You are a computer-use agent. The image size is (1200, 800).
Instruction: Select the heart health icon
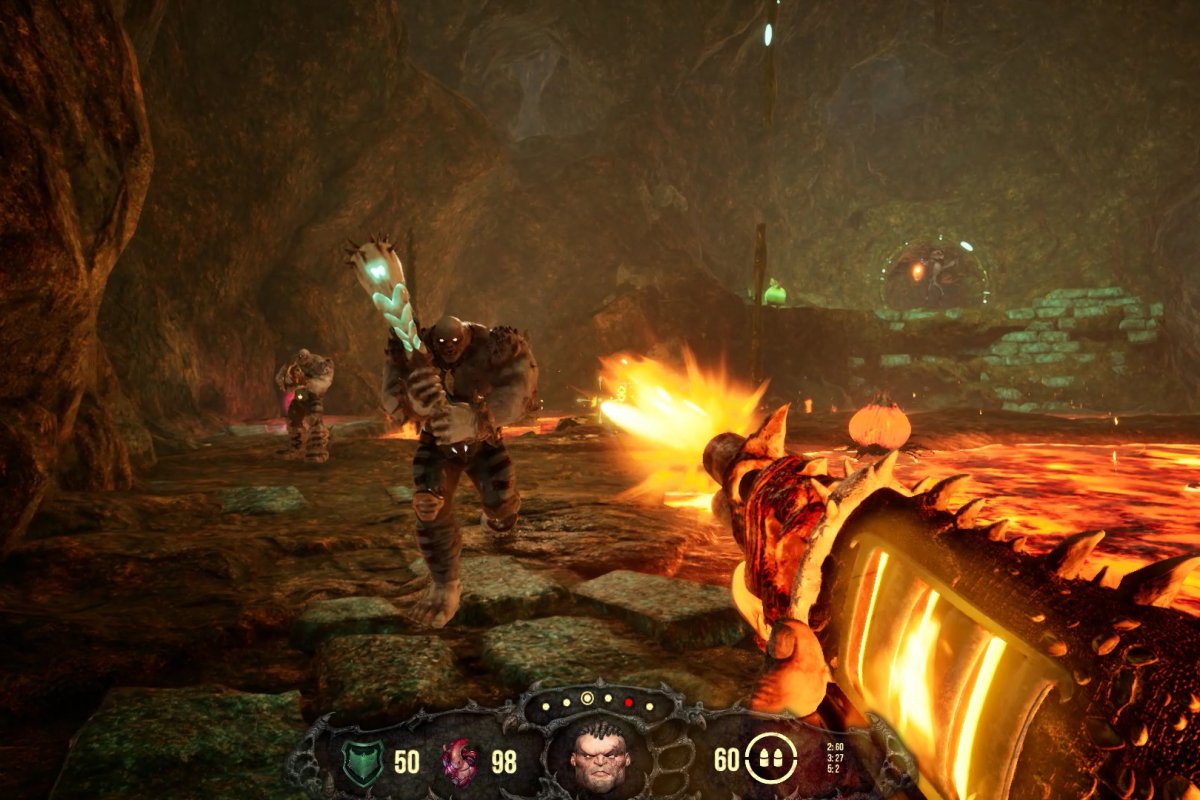pyautogui.click(x=460, y=762)
